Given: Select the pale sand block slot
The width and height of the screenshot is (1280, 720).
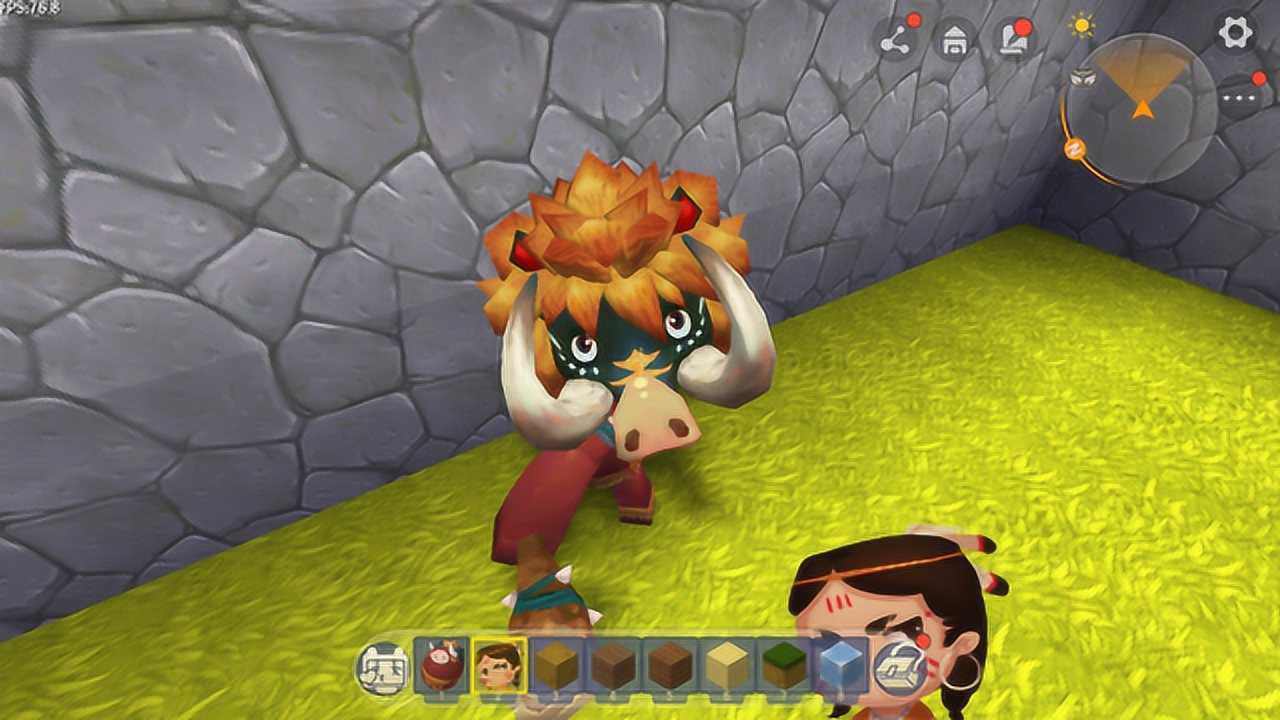Looking at the screenshot, I should click(x=727, y=665).
